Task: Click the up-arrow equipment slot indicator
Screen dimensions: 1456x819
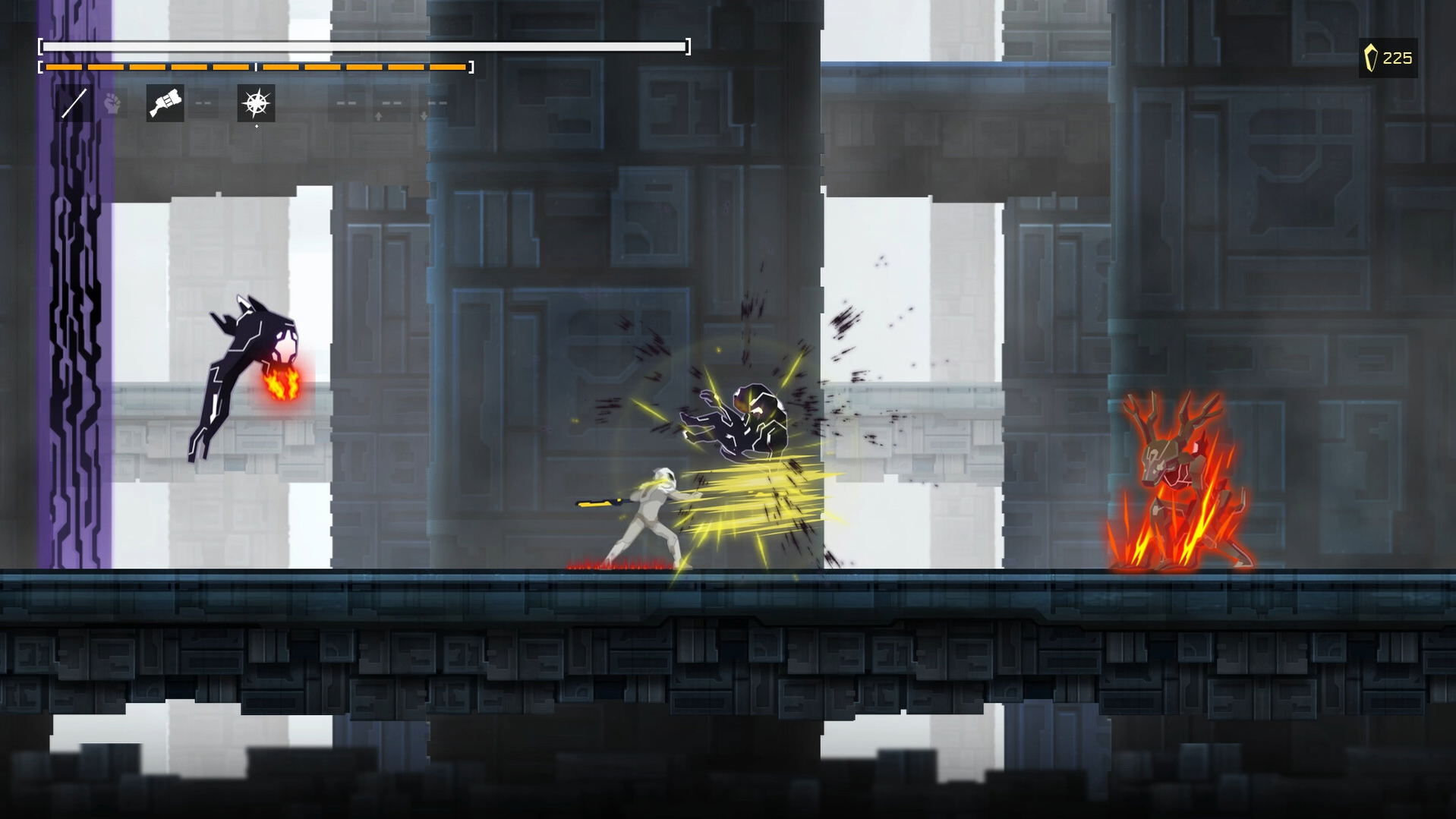Action: click(x=379, y=115)
